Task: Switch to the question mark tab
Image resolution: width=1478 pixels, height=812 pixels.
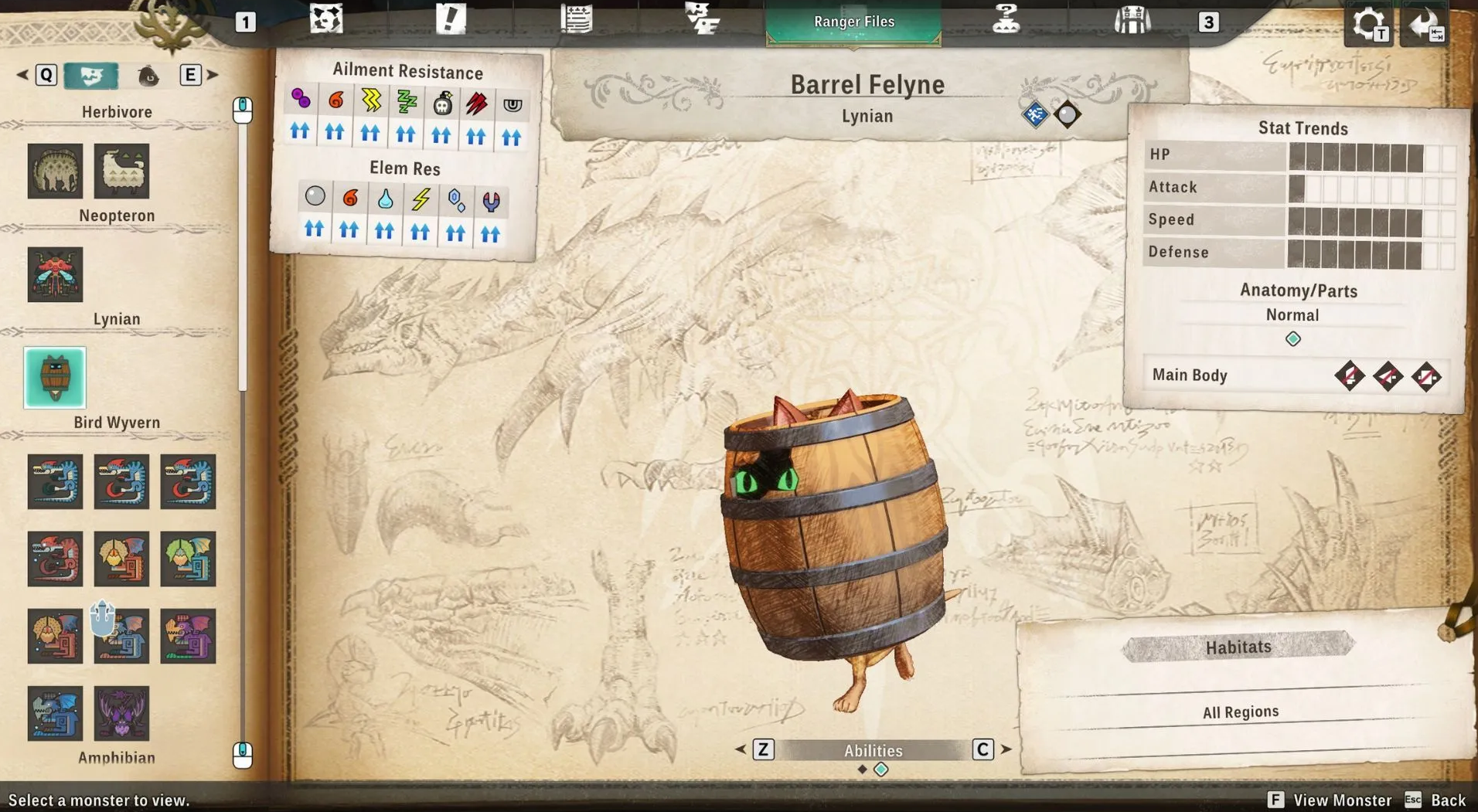Action: [x=1006, y=19]
